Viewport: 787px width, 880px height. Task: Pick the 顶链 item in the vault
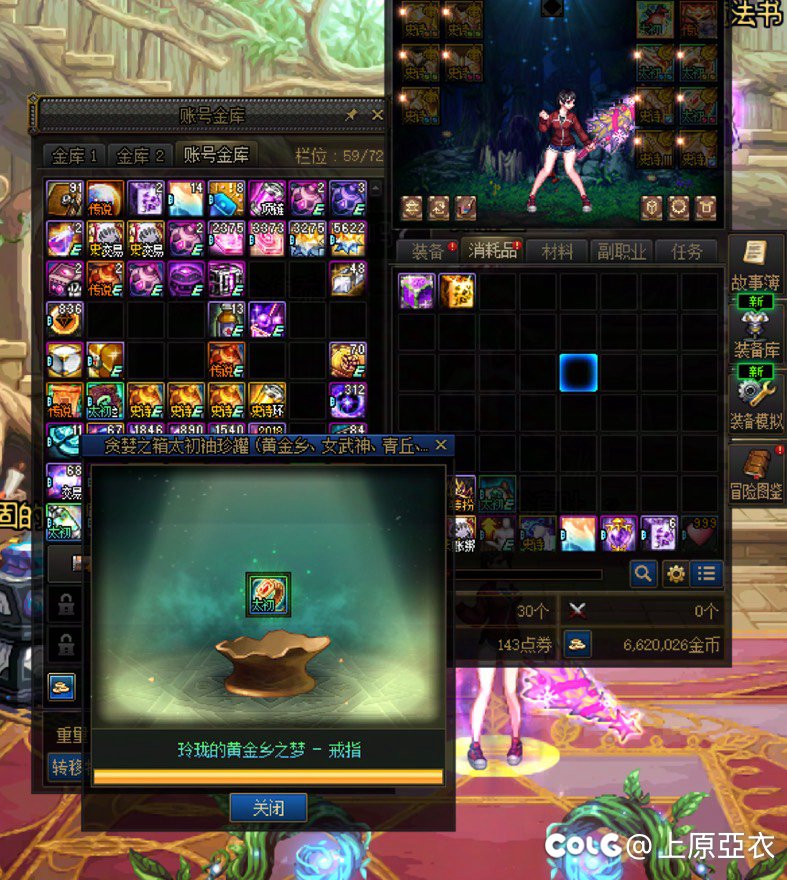coord(267,199)
